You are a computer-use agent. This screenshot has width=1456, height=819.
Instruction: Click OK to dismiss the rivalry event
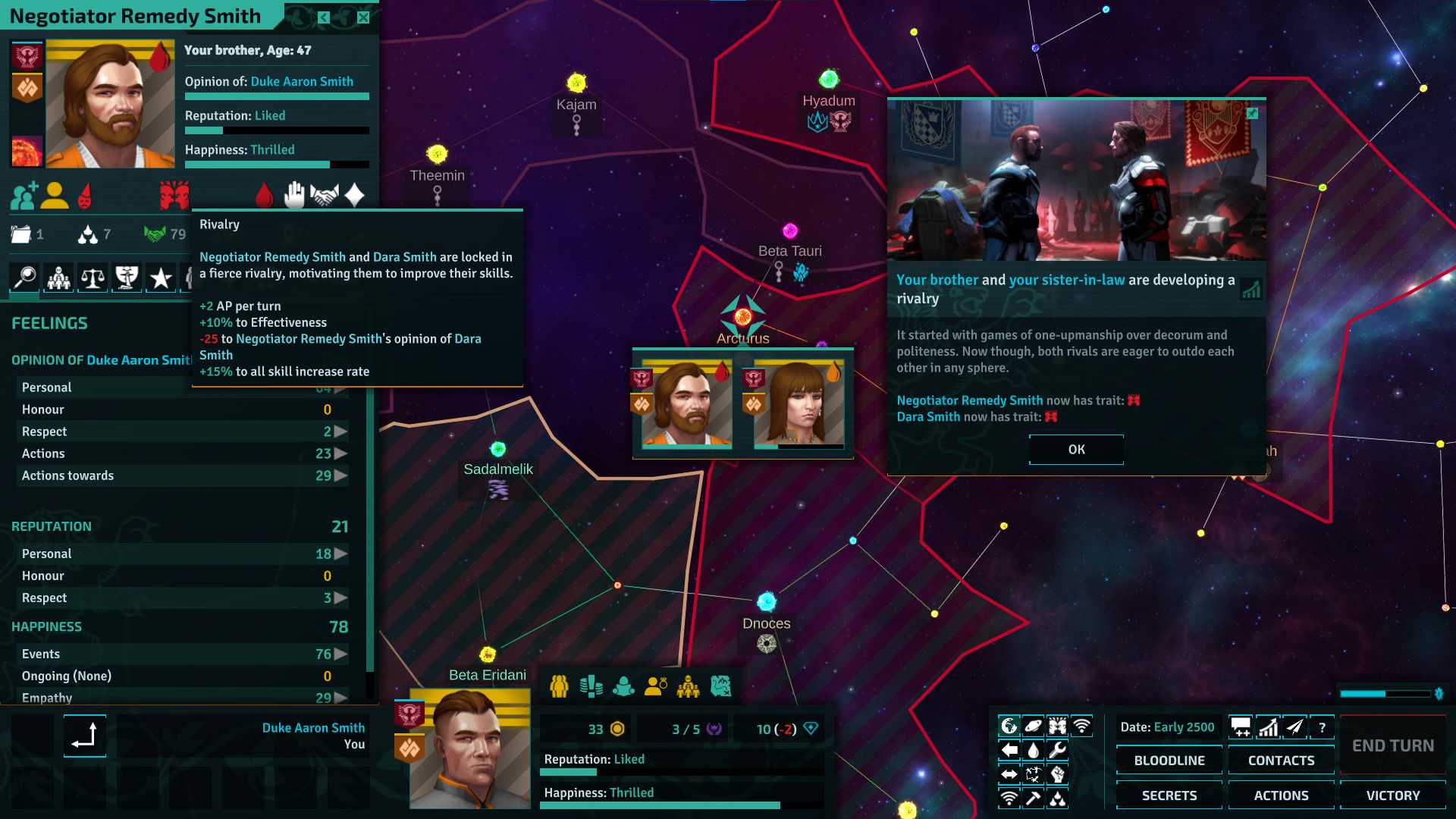pos(1075,449)
